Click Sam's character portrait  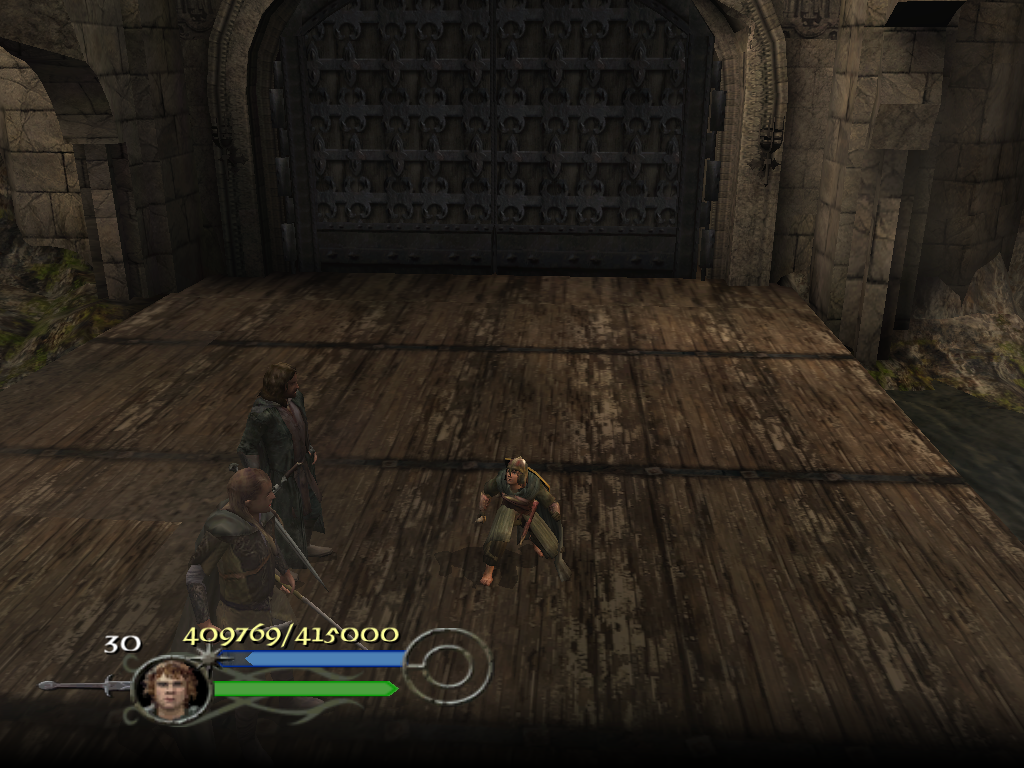171,687
